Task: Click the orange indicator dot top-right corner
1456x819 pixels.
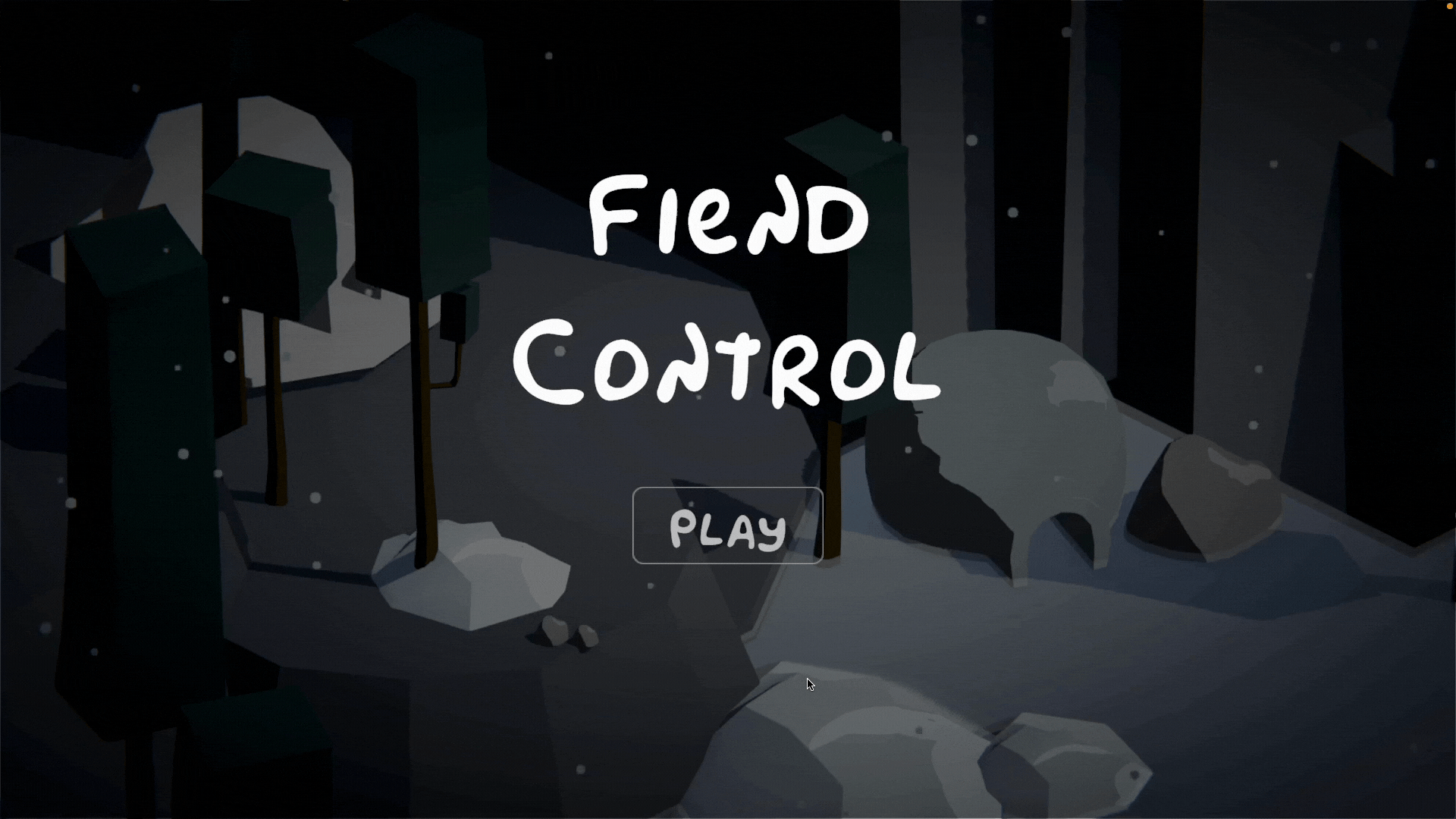Action: 1449,6
